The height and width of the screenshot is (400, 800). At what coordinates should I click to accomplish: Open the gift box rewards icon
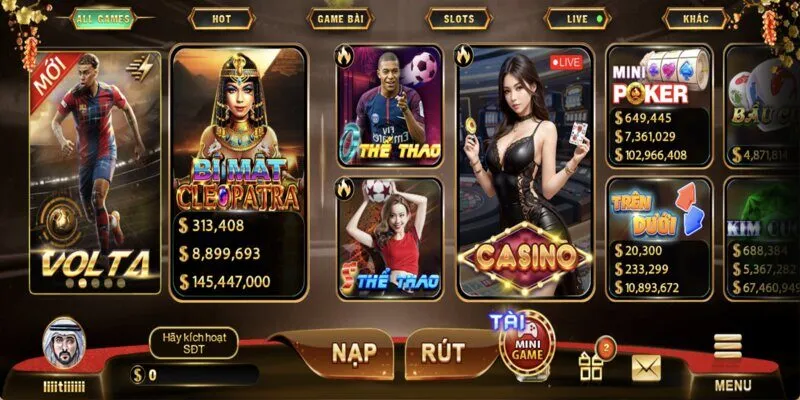pyautogui.click(x=592, y=363)
